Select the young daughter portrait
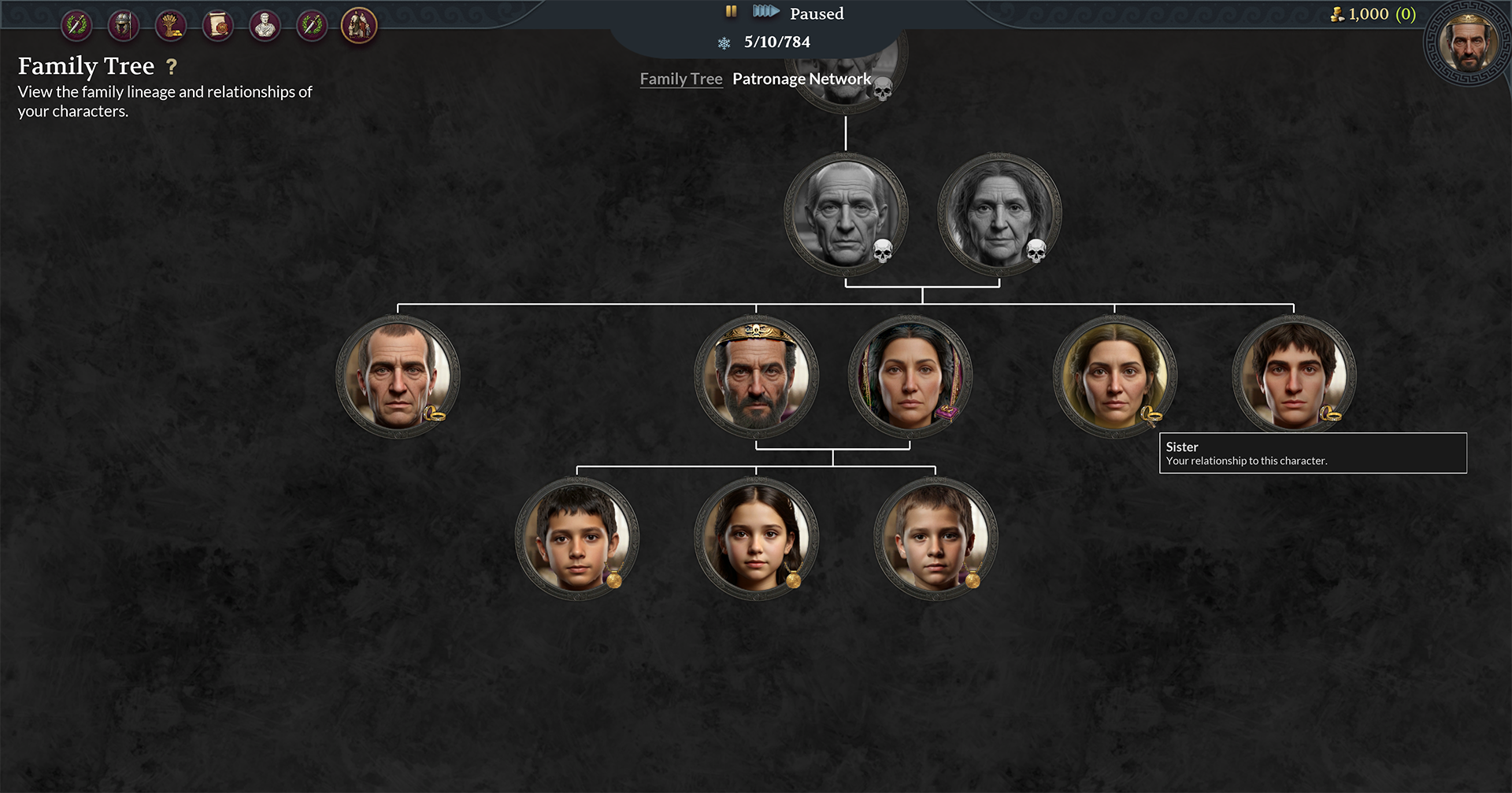Image resolution: width=1512 pixels, height=793 pixels. (756, 539)
